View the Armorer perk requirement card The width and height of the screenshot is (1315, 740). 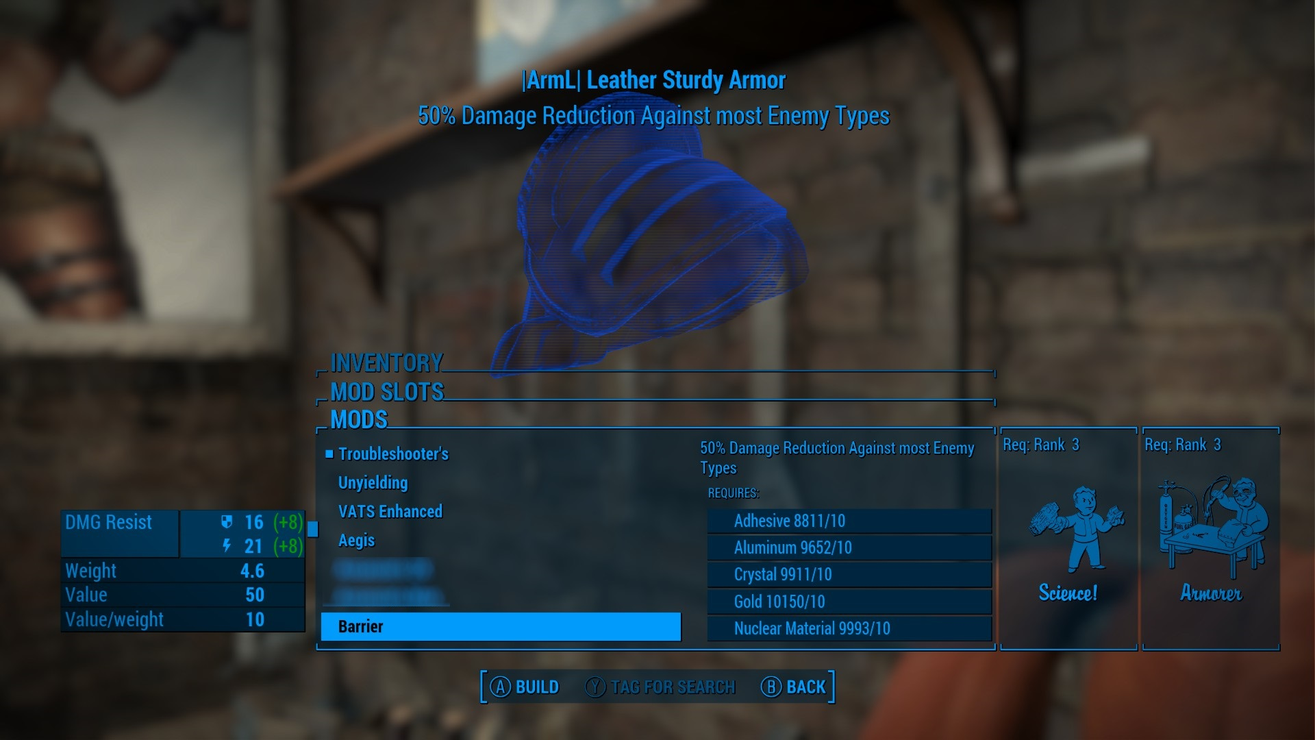pos(1210,540)
